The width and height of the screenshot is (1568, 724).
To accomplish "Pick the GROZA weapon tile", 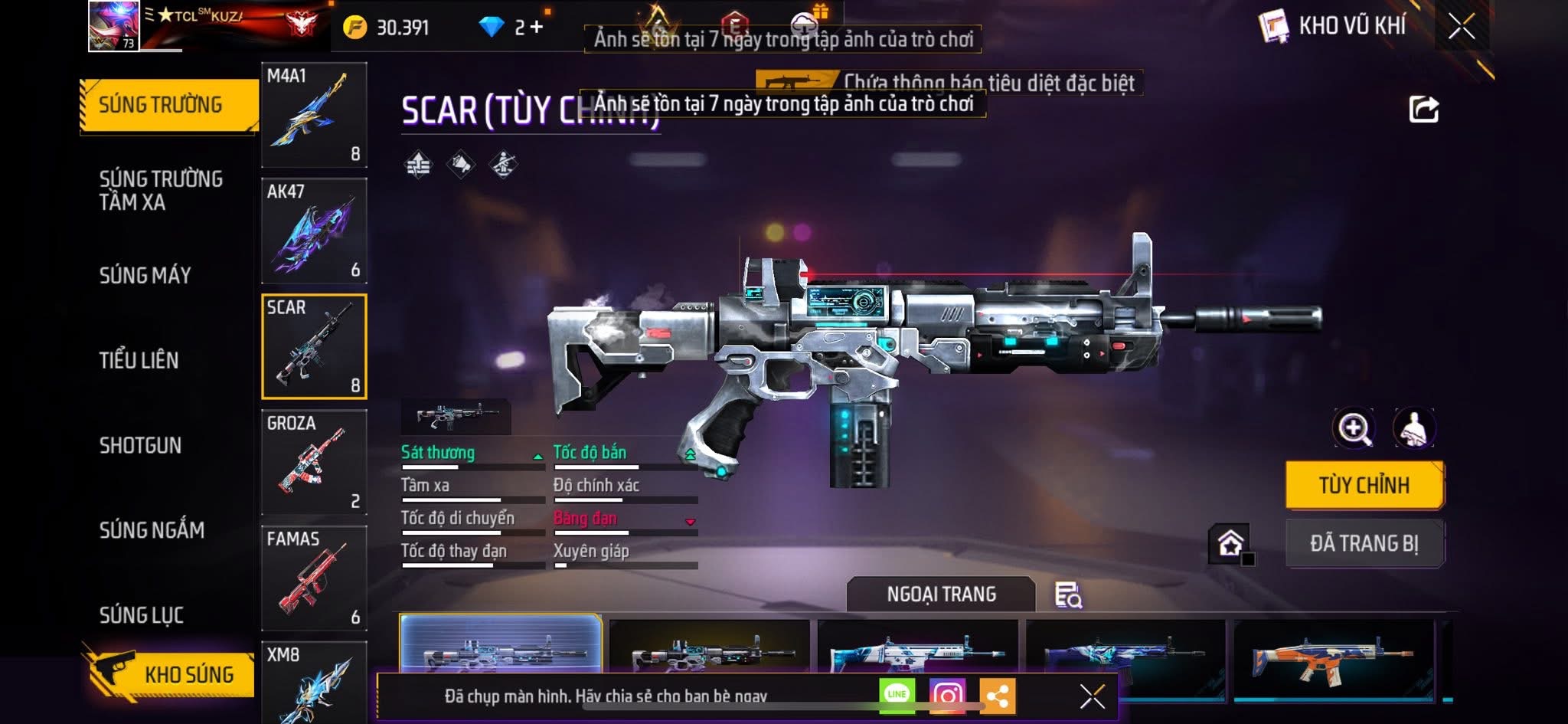I will click(314, 462).
